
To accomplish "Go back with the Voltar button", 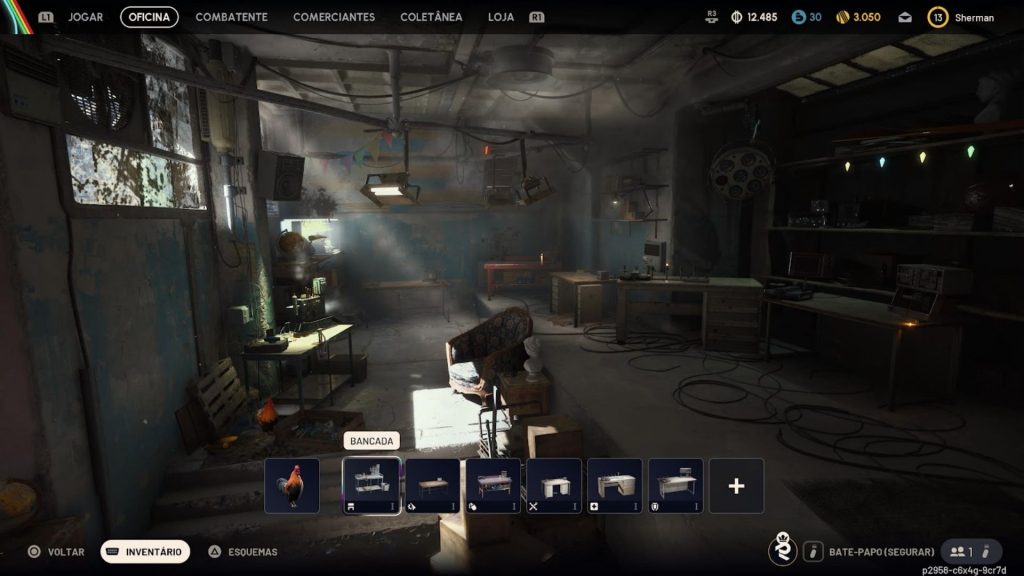I will pos(56,551).
